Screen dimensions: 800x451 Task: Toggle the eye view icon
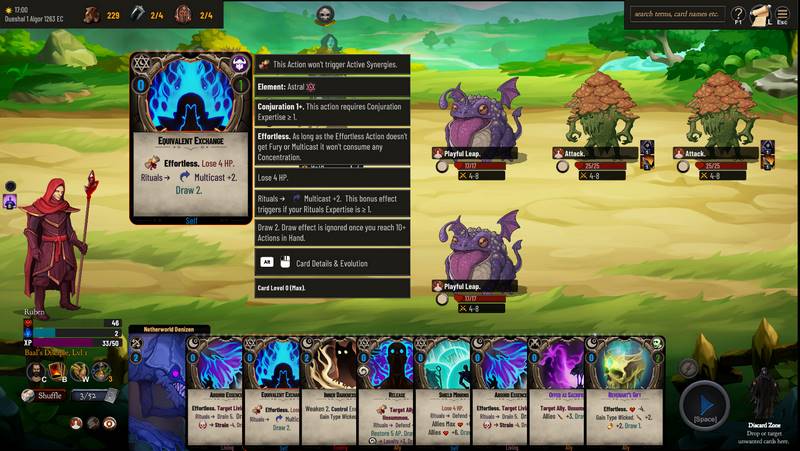point(109,423)
